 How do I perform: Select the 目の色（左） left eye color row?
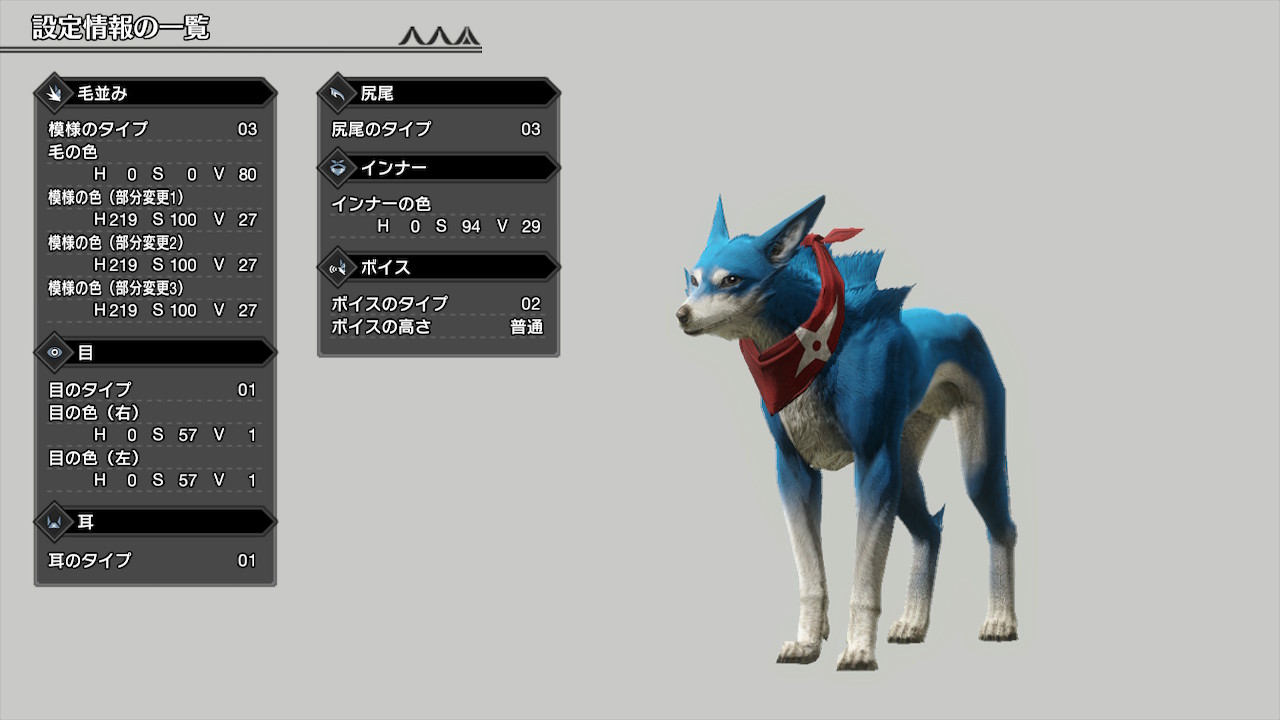[153, 469]
